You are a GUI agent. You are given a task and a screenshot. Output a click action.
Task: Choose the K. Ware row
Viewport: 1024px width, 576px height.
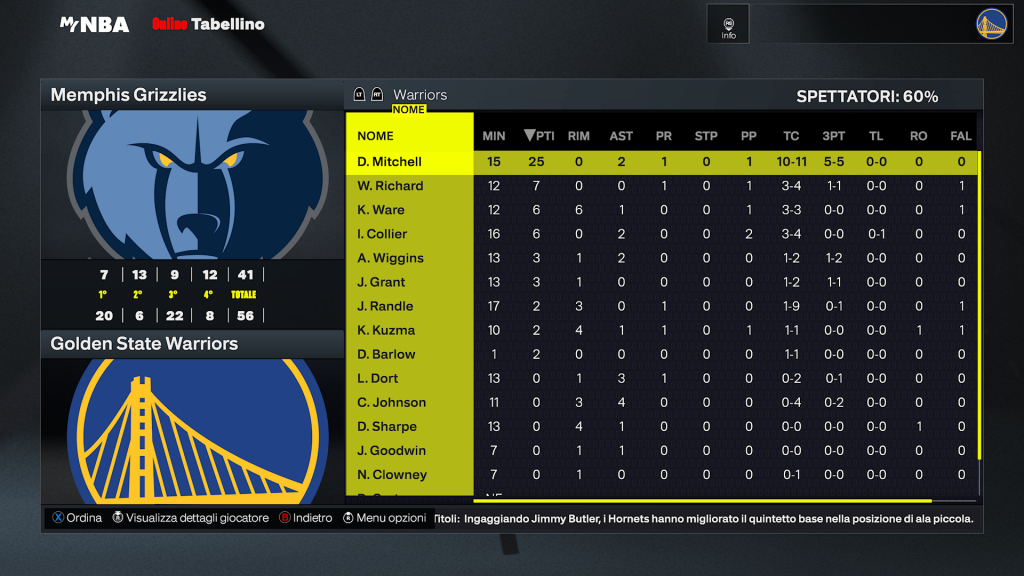click(381, 210)
